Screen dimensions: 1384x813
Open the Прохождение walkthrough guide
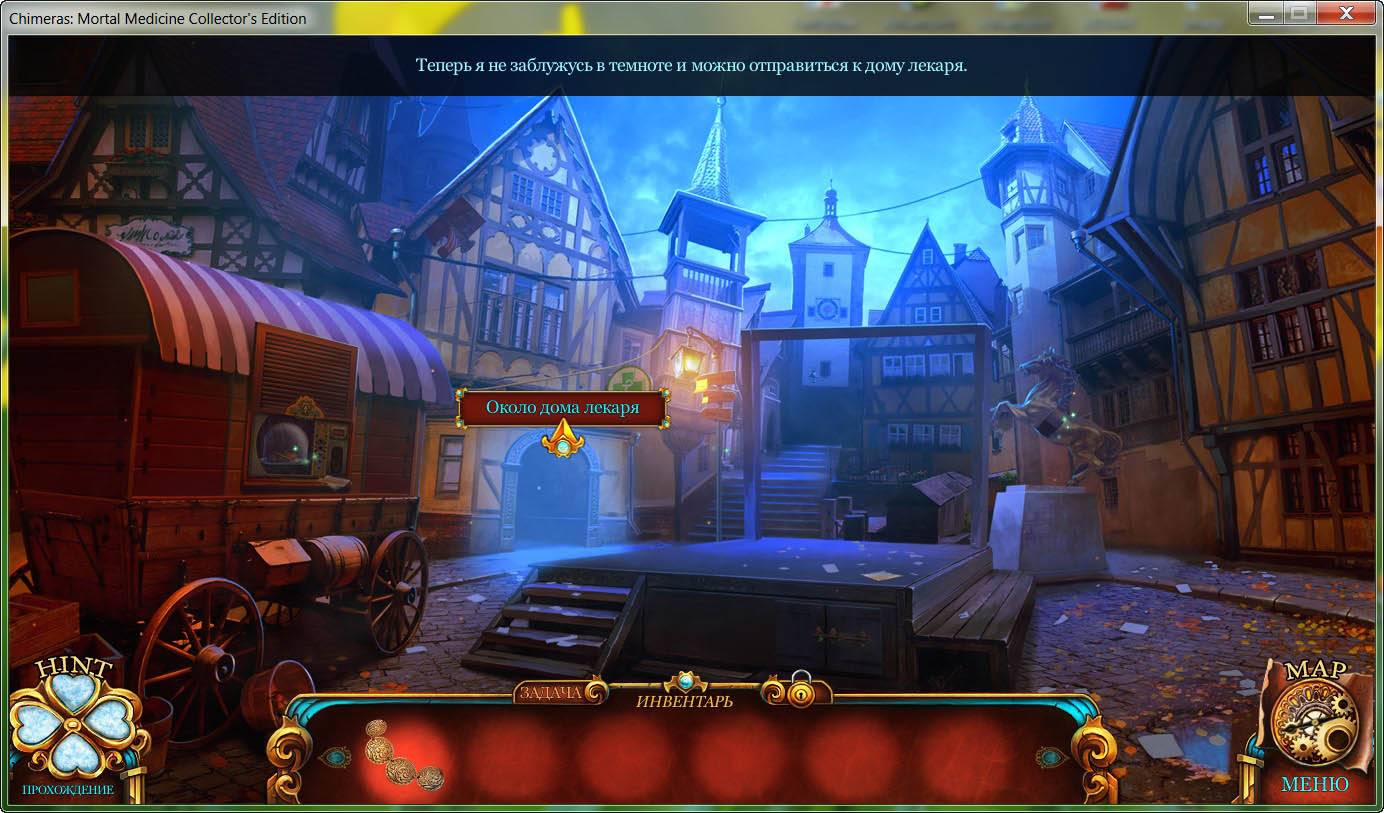coord(68,790)
